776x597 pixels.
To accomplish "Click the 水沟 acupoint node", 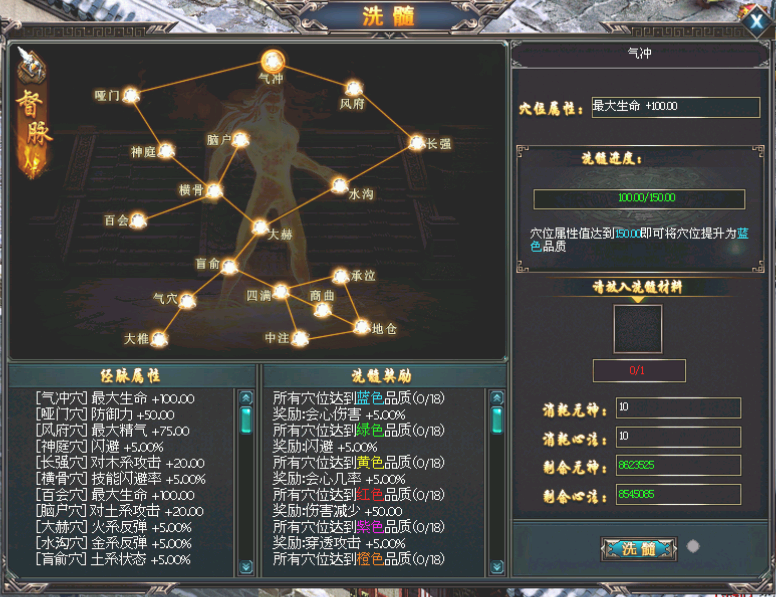I will click(339, 185).
